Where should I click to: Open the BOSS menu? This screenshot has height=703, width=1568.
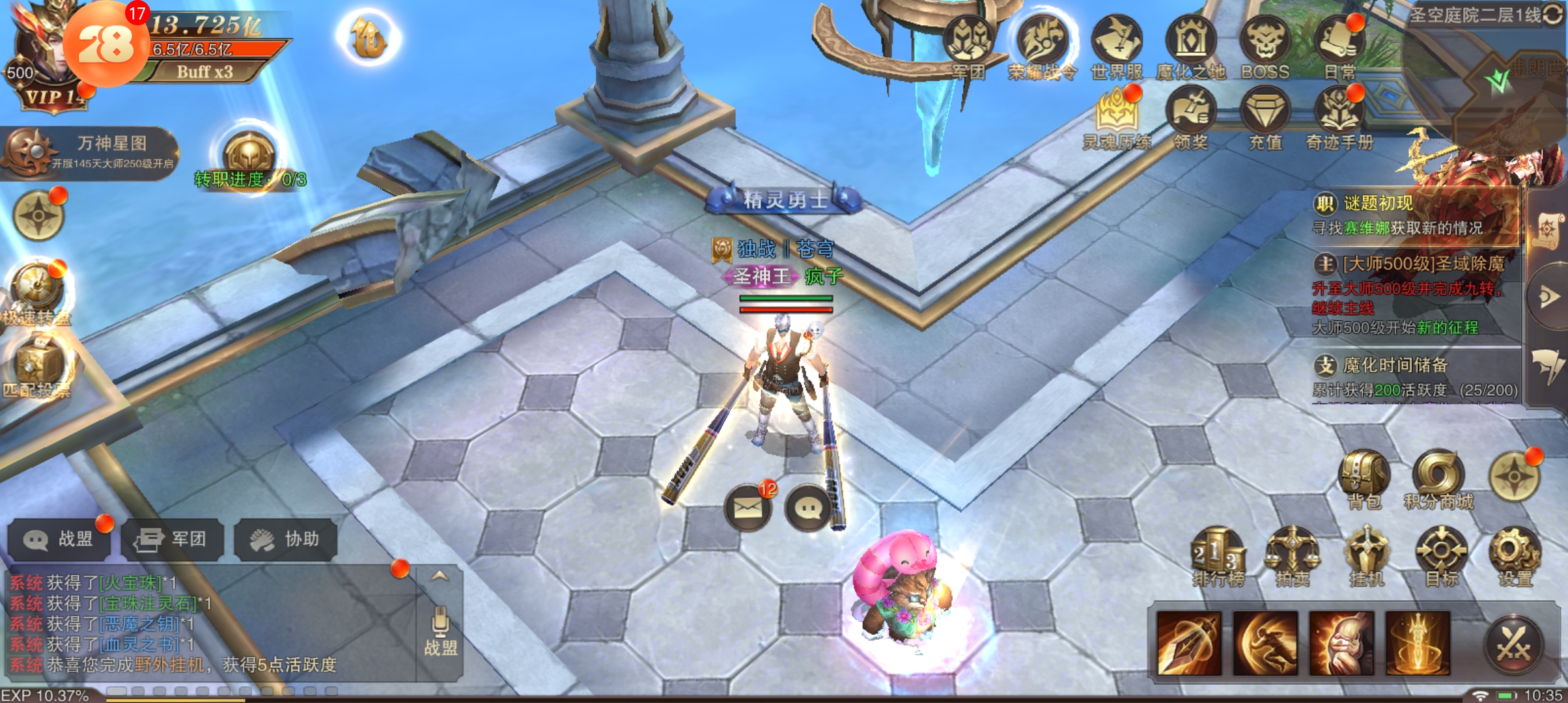tap(1265, 44)
